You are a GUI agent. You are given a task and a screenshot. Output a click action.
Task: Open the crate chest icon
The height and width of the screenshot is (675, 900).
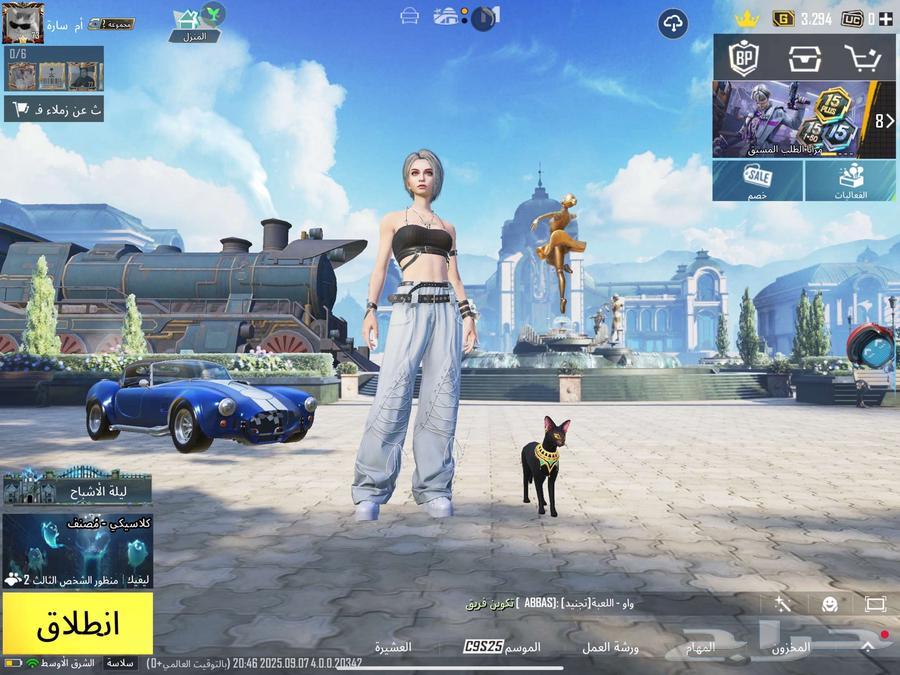coord(804,57)
